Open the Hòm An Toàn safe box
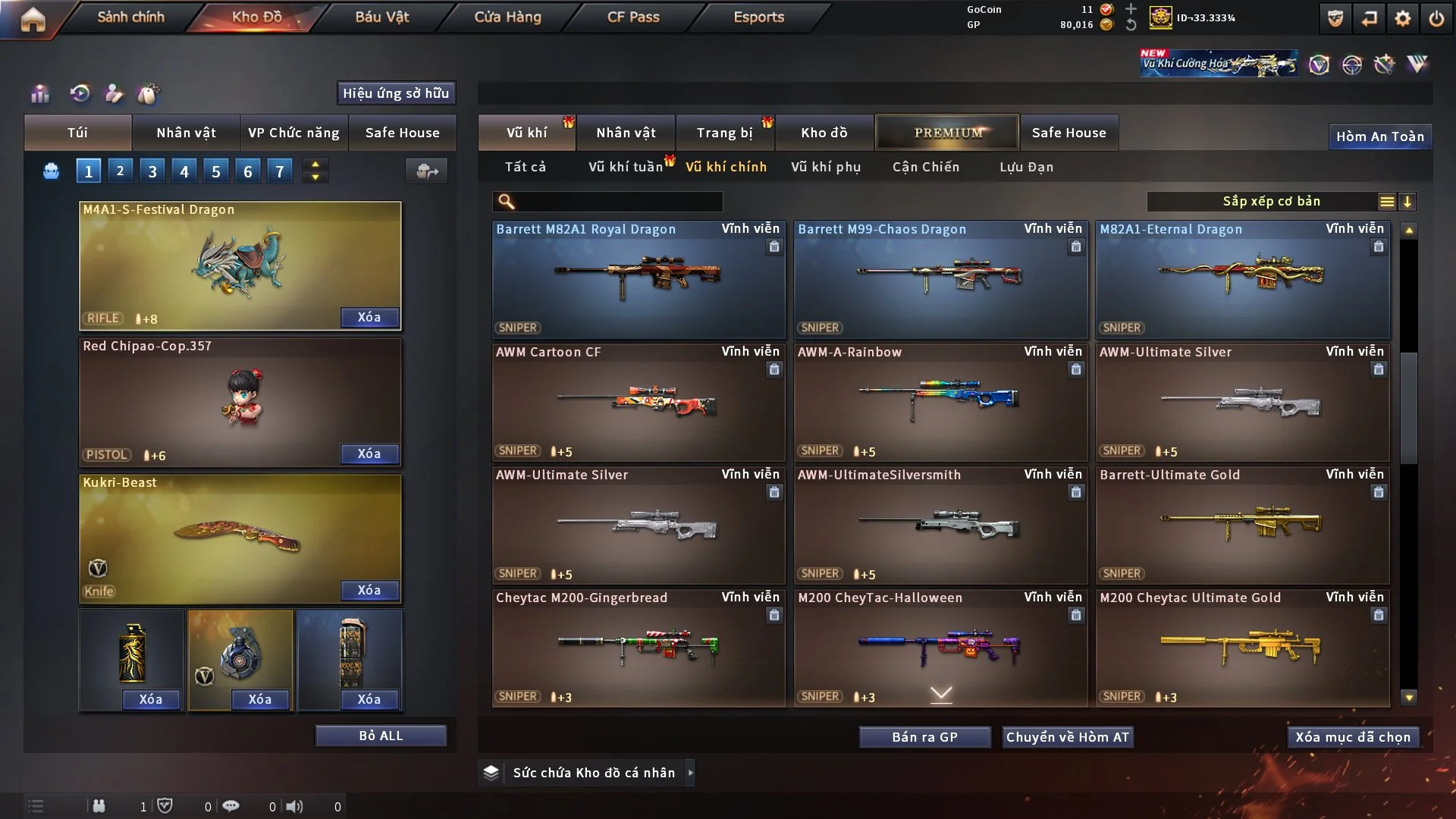Image resolution: width=1456 pixels, height=819 pixels. coord(1379,136)
